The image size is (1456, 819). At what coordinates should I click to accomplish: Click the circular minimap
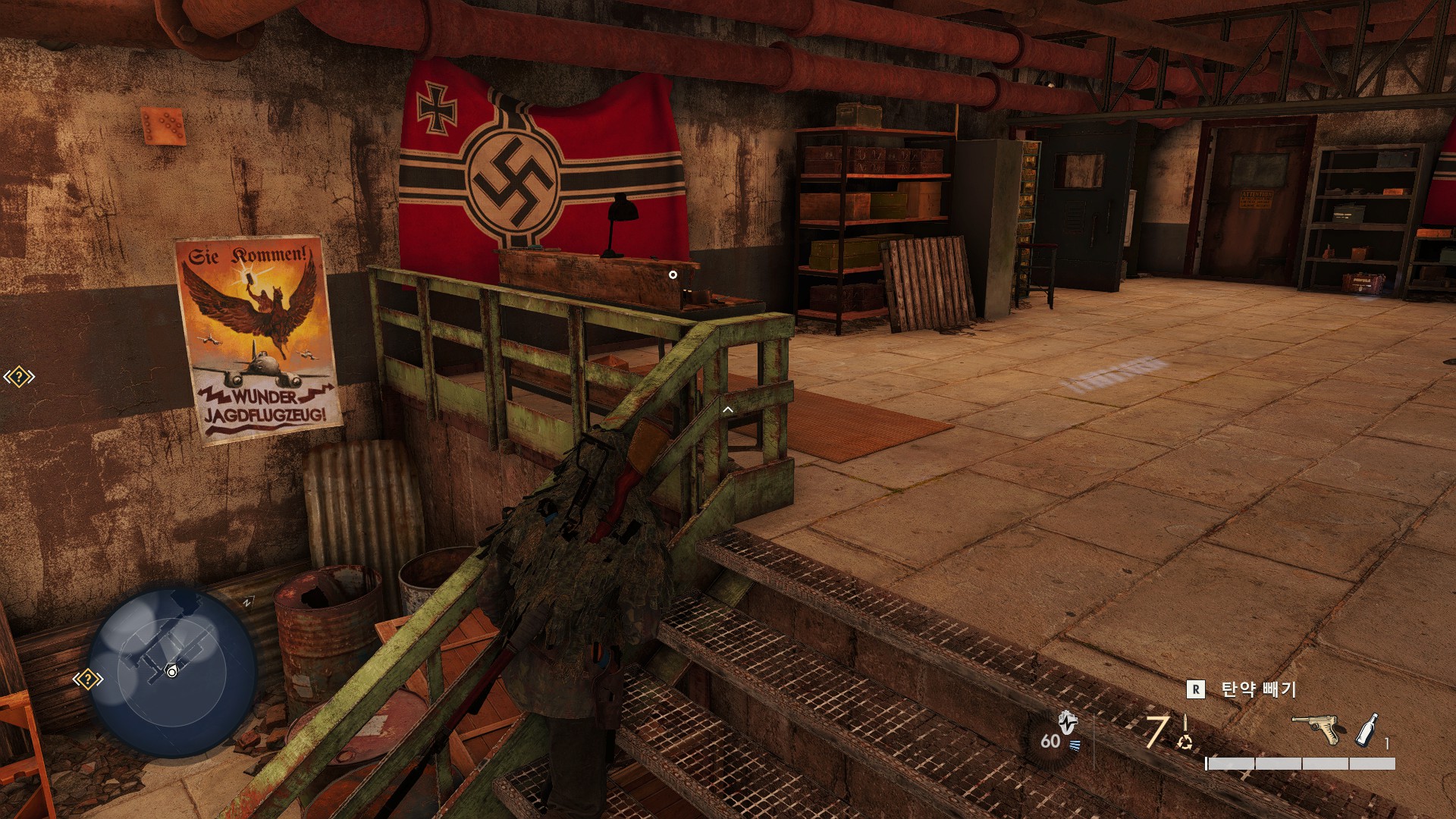pos(171,673)
